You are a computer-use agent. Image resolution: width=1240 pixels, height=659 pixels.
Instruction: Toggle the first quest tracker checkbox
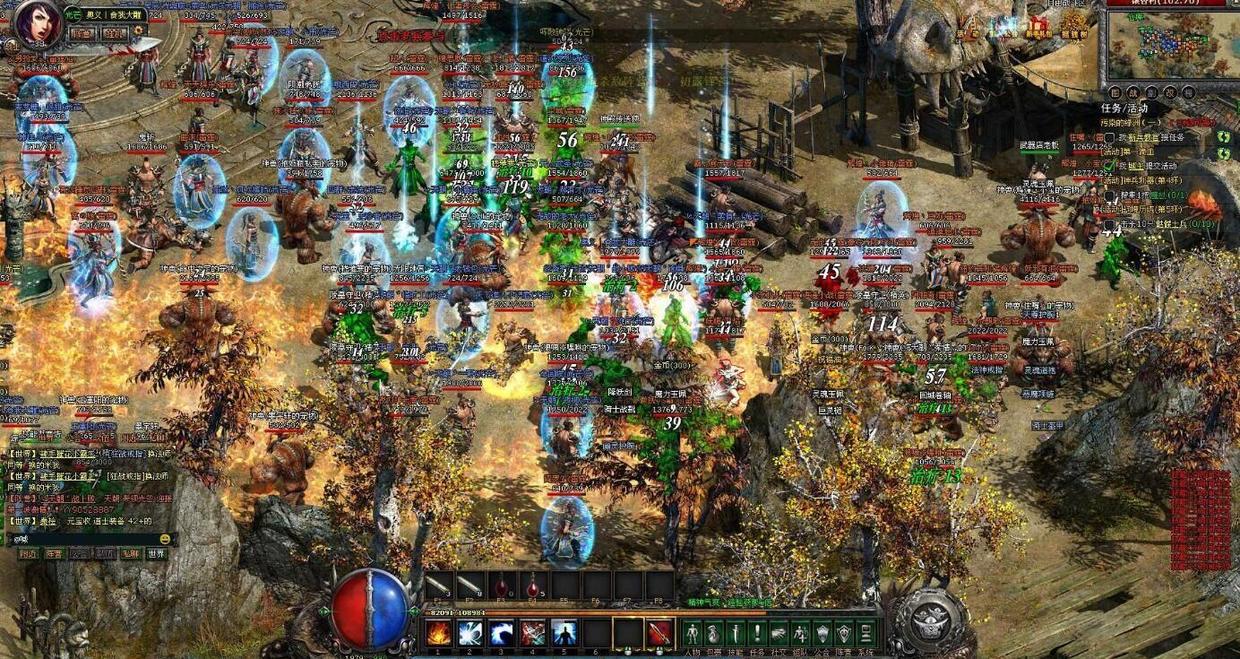click(x=1109, y=137)
